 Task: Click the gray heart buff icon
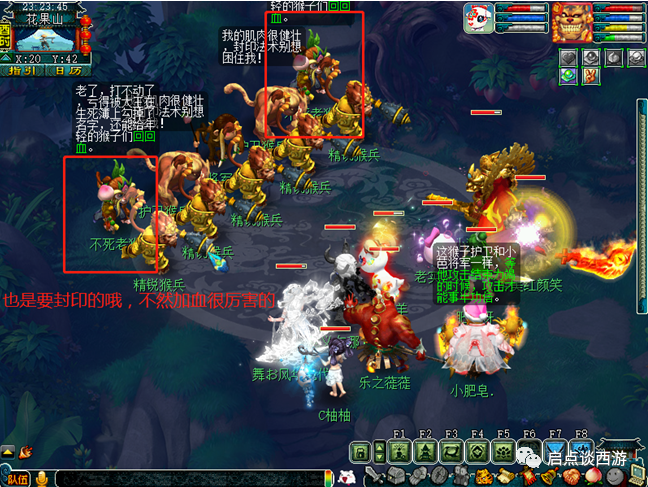click(x=568, y=58)
